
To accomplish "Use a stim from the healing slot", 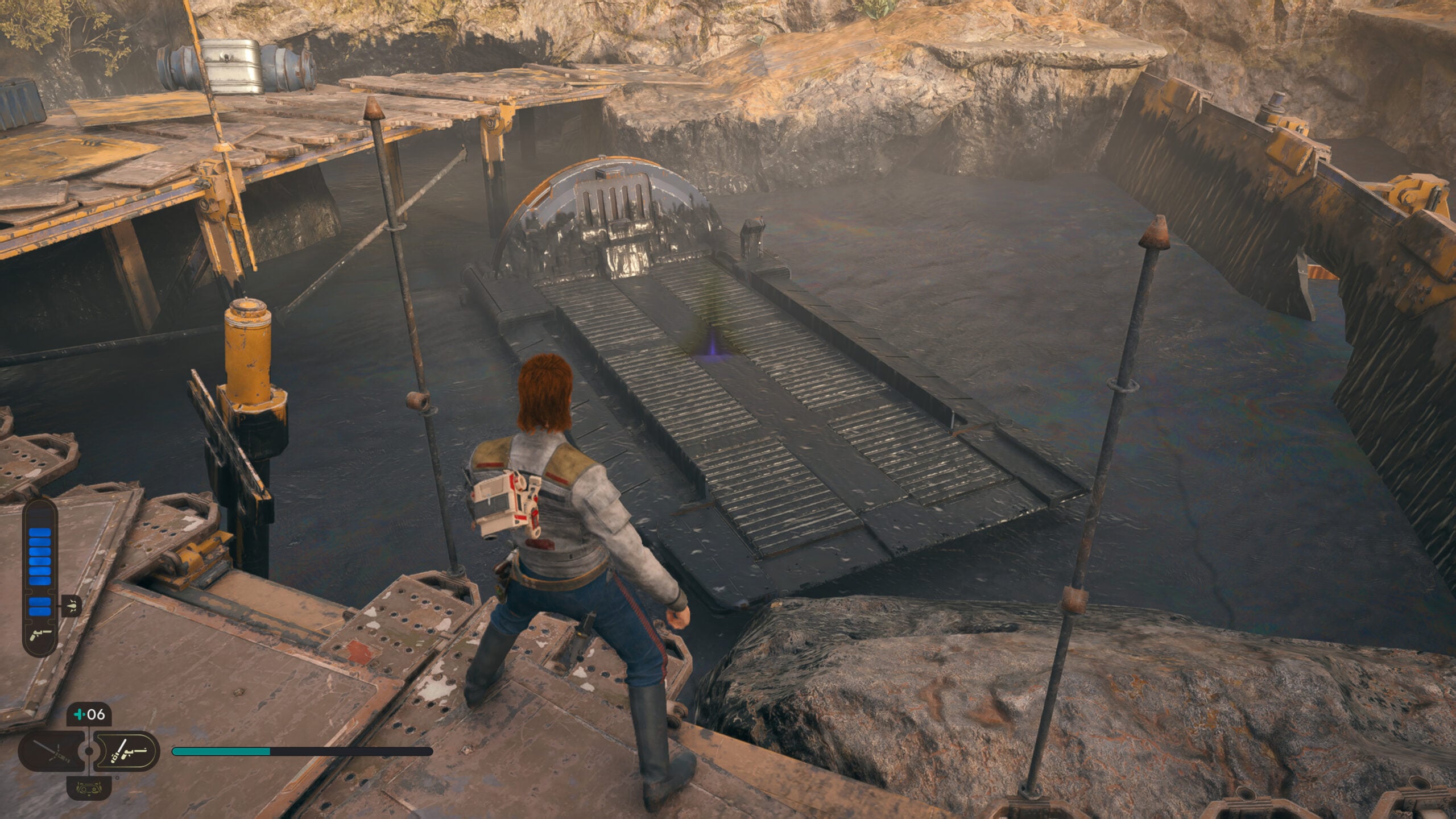I will pos(89,714).
